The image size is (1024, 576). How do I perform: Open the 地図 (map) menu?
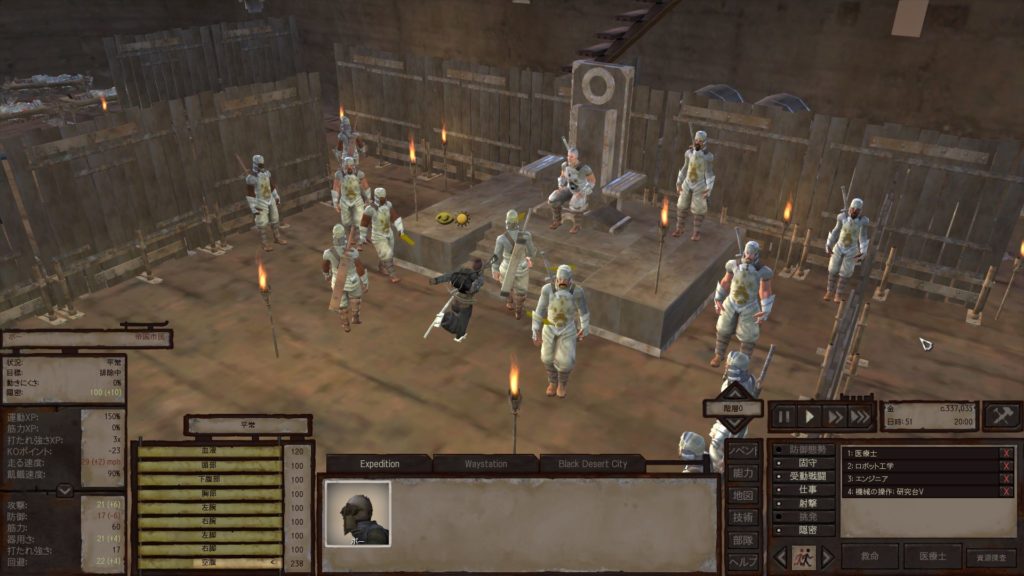pyautogui.click(x=742, y=495)
